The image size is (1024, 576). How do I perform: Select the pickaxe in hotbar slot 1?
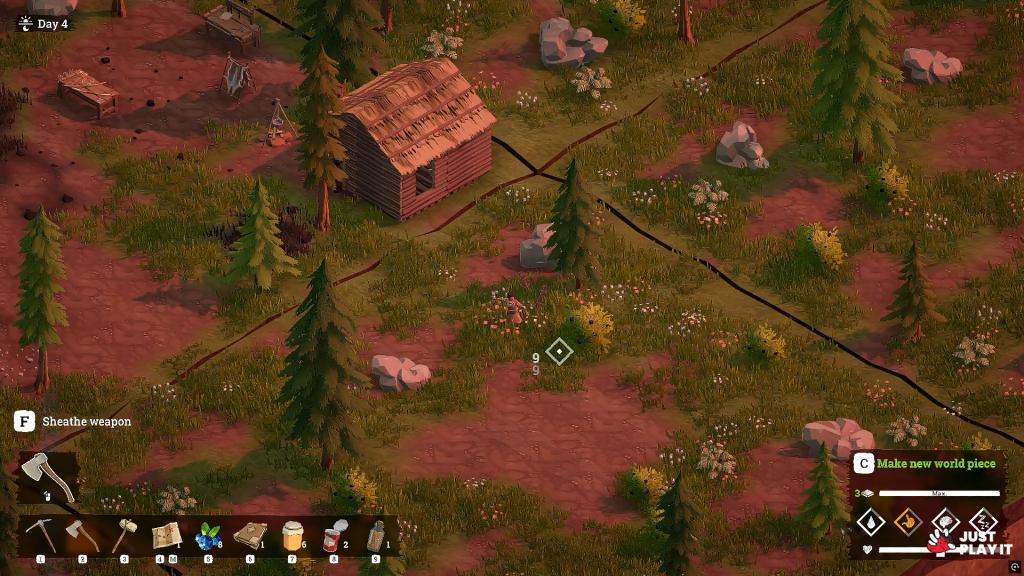coord(41,536)
